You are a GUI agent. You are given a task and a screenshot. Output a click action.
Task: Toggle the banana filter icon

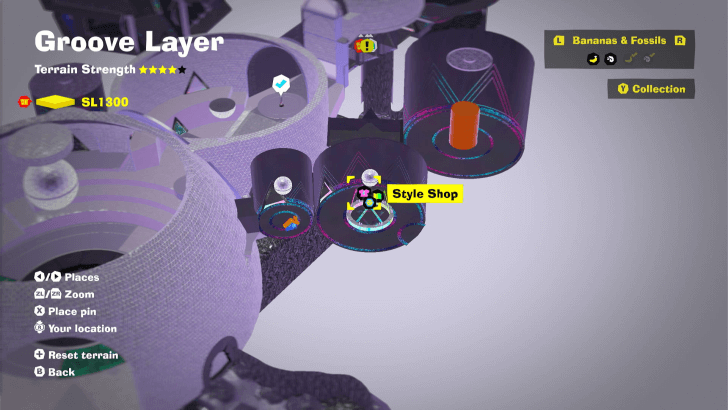pos(592,59)
